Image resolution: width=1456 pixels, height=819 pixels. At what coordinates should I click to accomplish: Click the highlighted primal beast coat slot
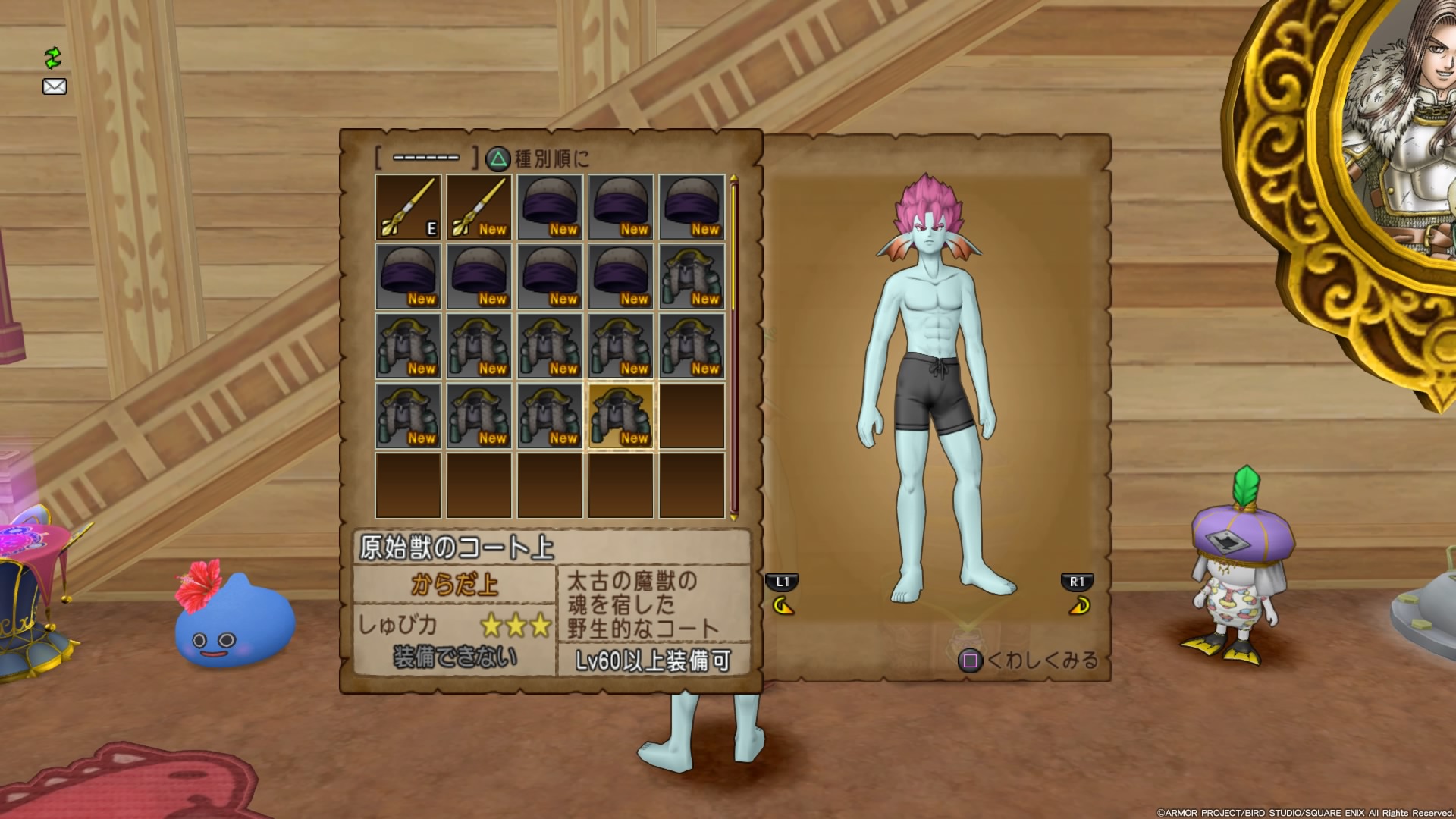click(620, 416)
